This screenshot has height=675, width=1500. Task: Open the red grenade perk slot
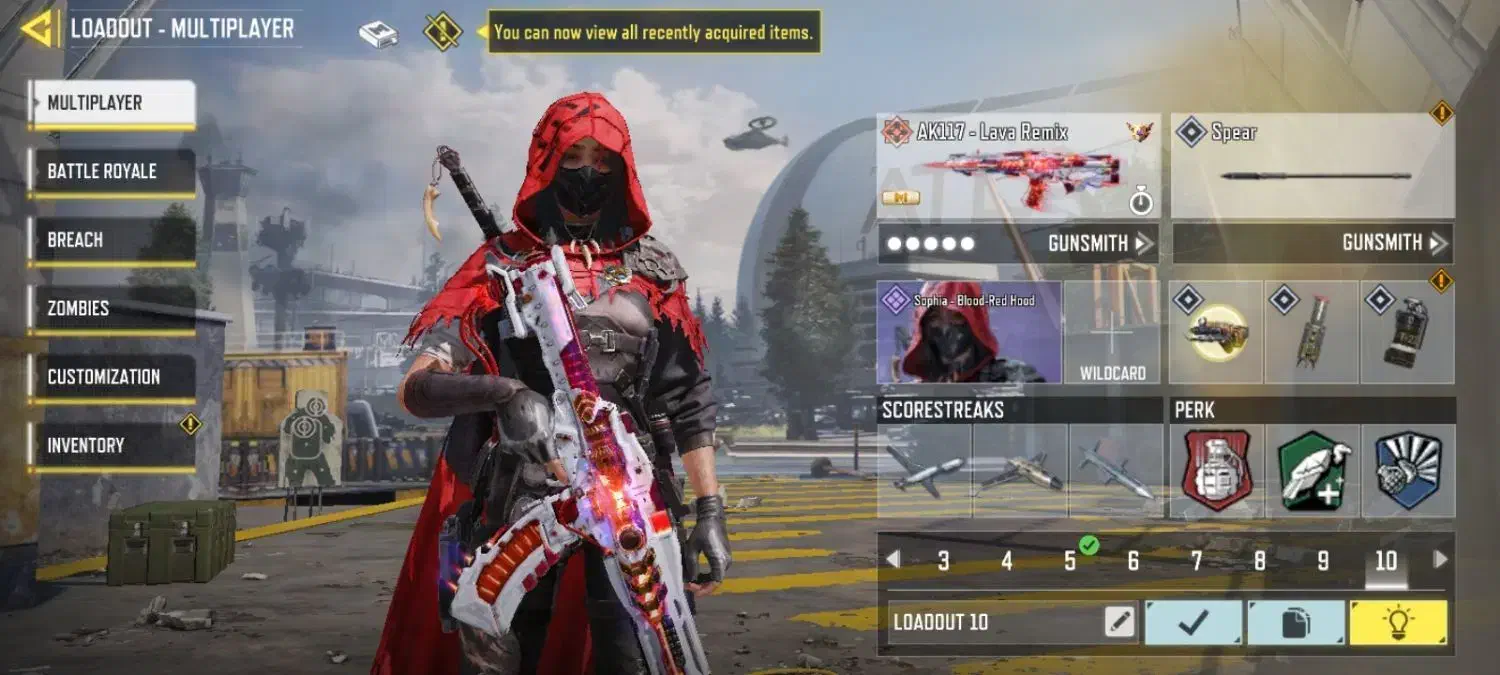click(1216, 471)
